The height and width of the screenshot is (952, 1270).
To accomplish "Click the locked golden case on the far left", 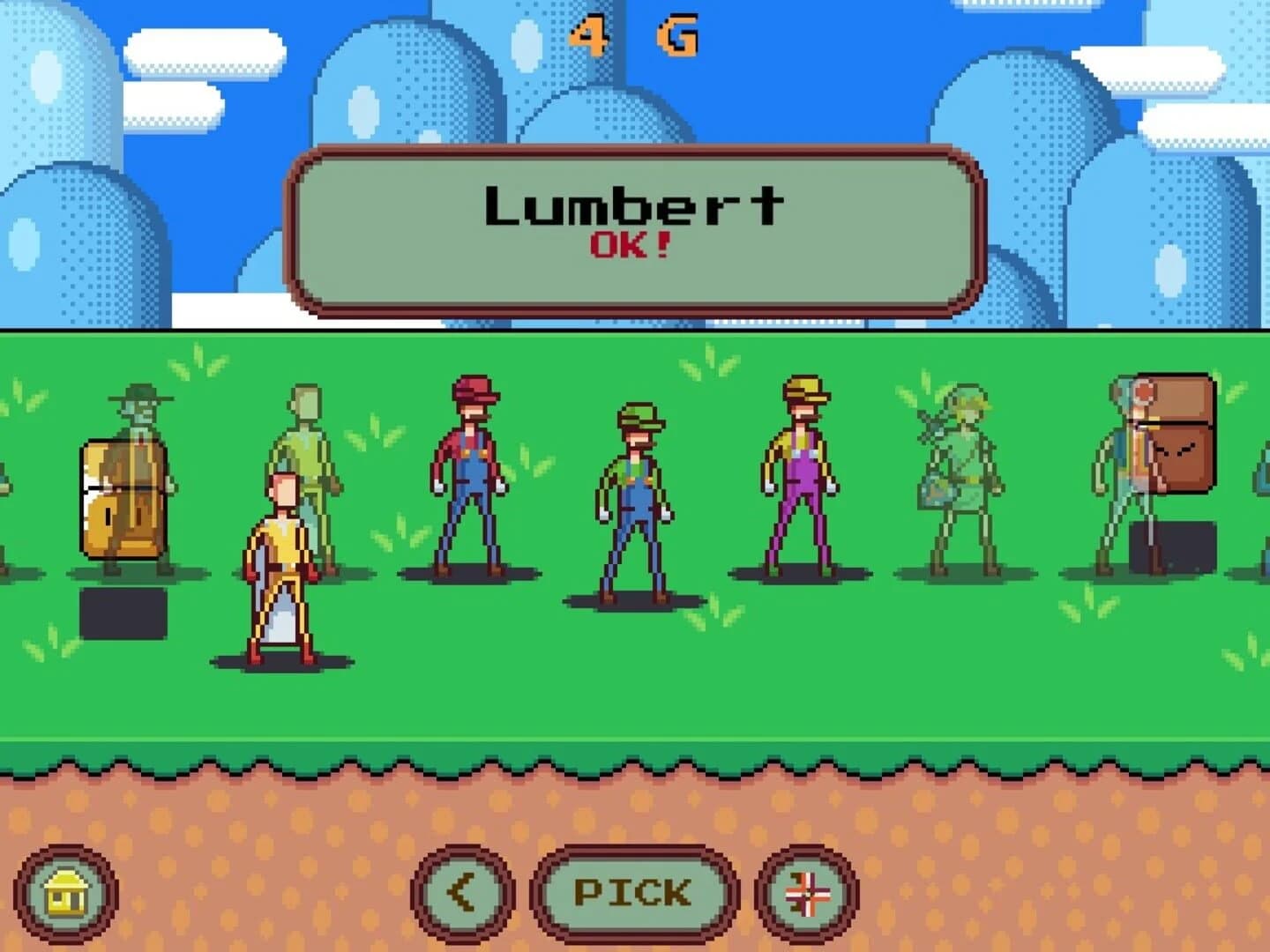I will 122,498.
